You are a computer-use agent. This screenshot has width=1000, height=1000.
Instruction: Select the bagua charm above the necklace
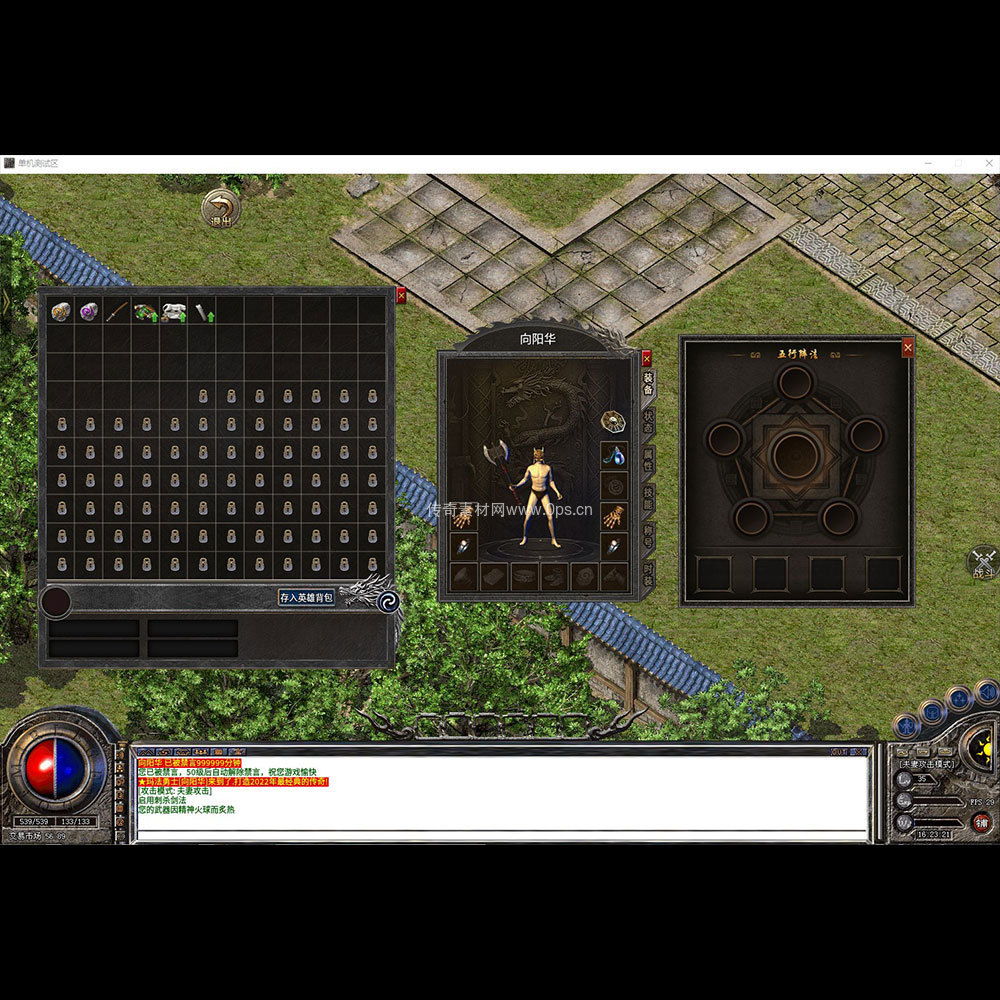tap(613, 421)
